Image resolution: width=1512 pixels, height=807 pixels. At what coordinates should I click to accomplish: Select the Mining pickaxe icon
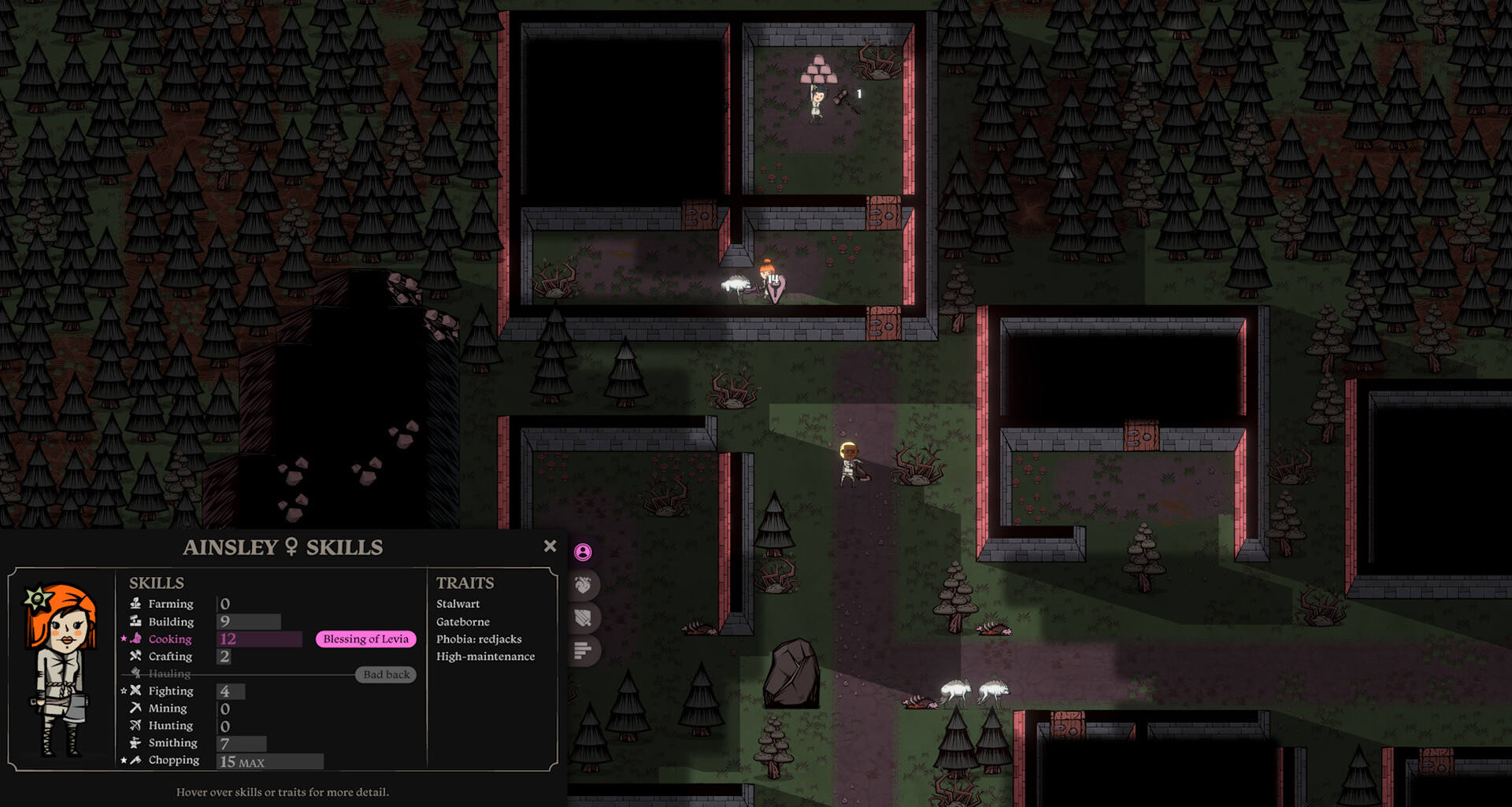click(135, 708)
